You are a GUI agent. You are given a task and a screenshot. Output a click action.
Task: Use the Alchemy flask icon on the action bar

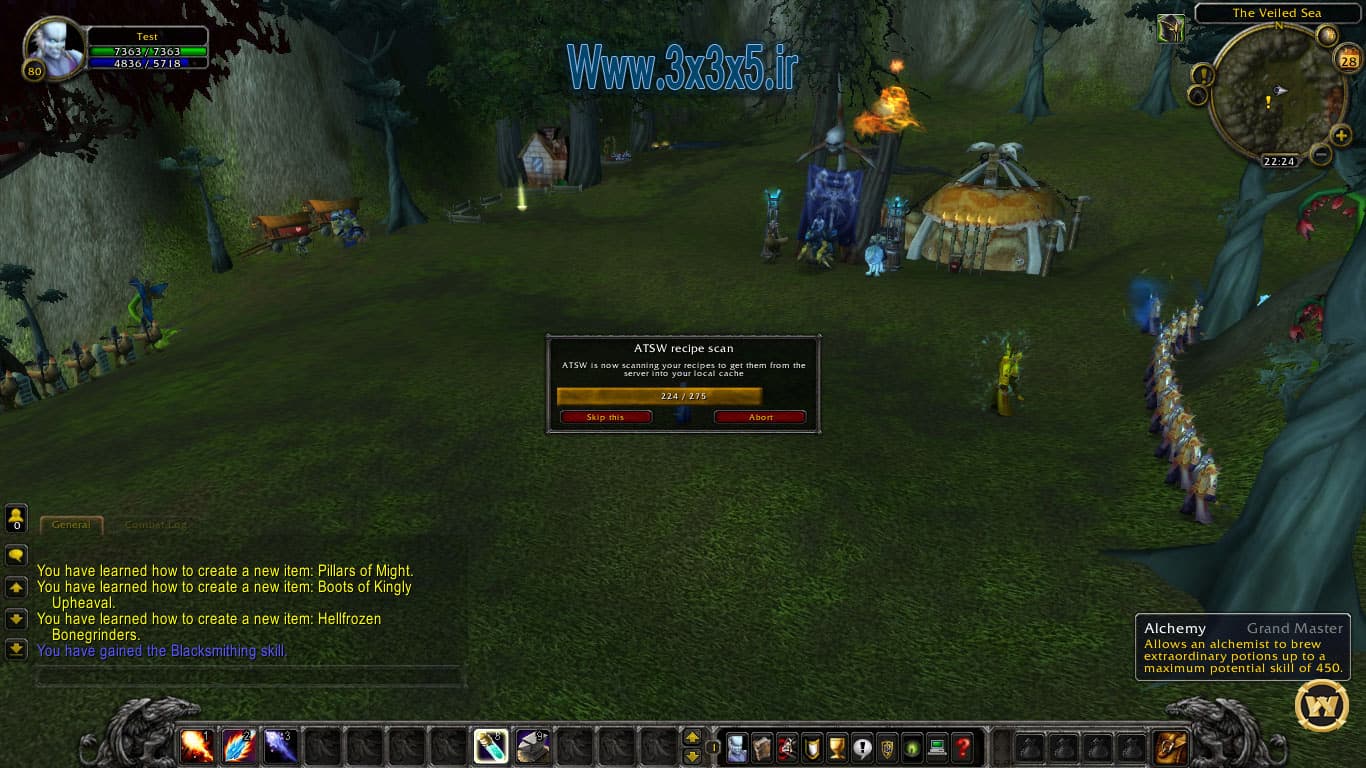(491, 746)
